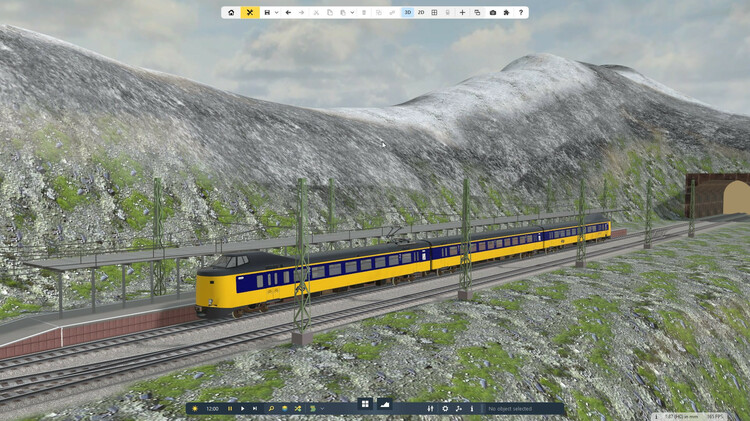Skip forward in simulation time
Viewport: 750px width, 421px height.
(255, 409)
